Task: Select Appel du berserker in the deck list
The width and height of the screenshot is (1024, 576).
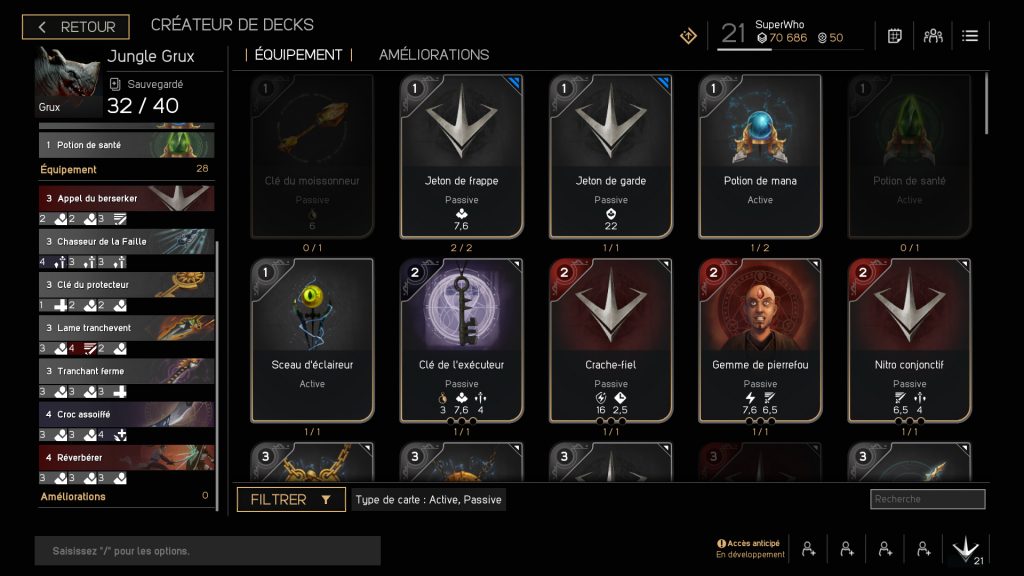Action: (126, 198)
